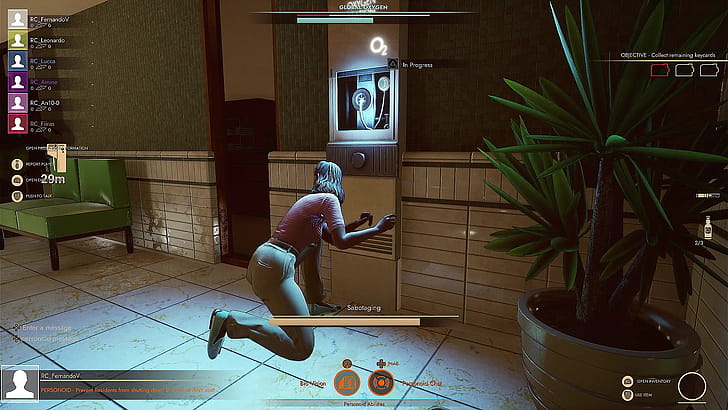Choose RC_Lucca from the player list

coord(18,61)
